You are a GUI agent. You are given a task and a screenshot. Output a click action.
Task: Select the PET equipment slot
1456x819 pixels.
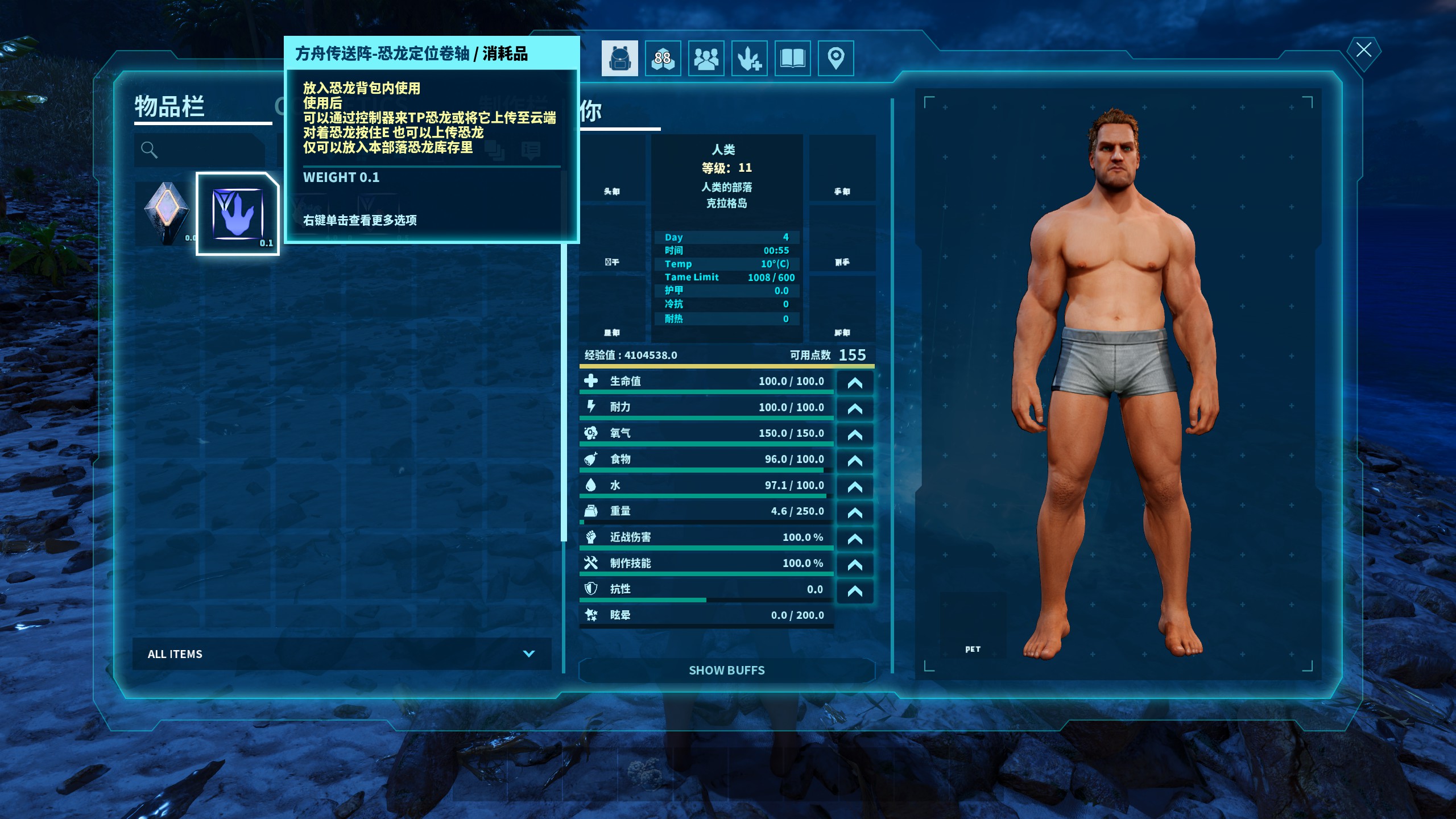tap(973, 626)
